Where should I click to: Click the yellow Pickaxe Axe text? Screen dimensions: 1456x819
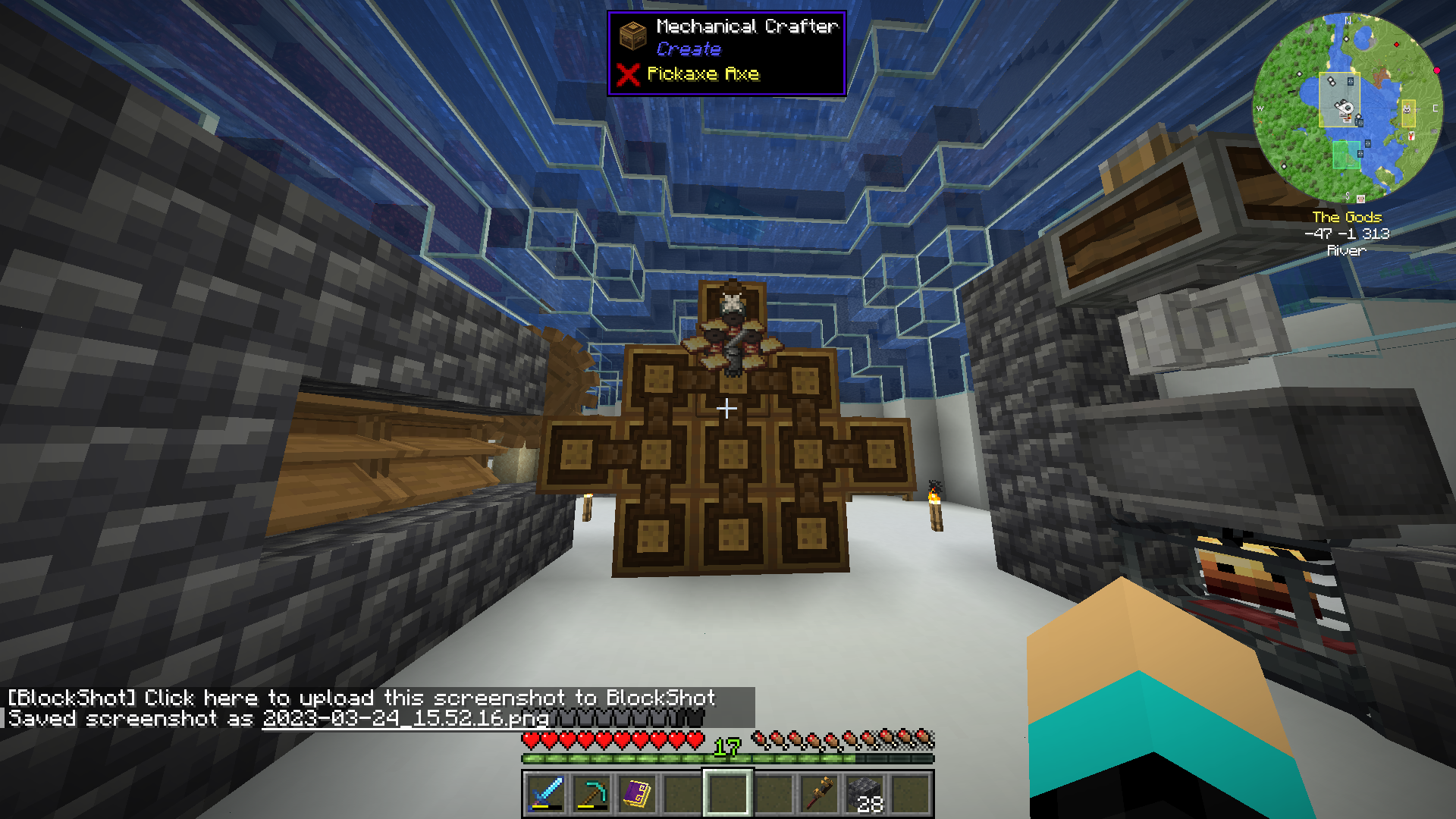704,74
